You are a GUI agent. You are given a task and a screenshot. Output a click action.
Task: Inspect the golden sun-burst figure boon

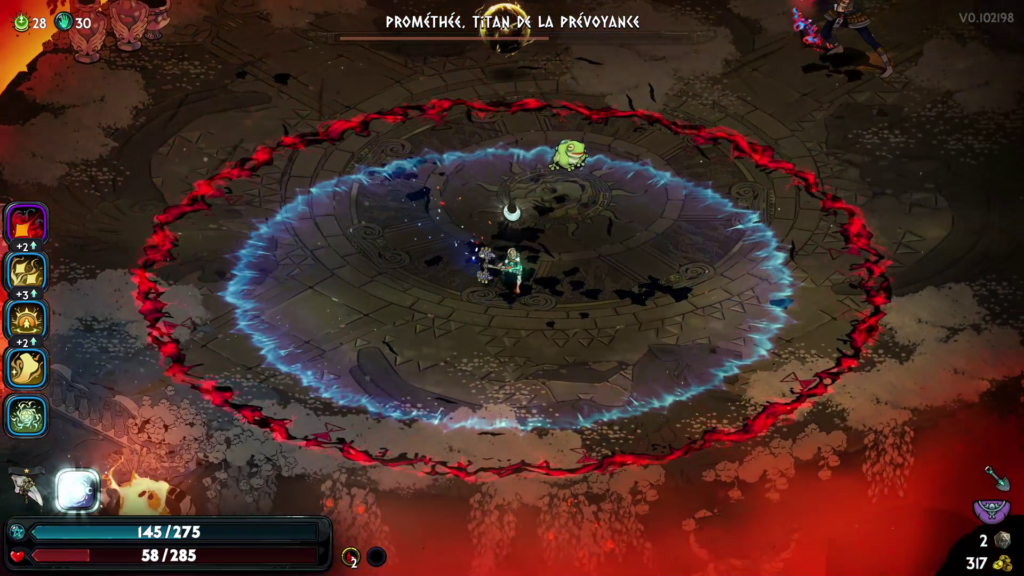pos(27,320)
